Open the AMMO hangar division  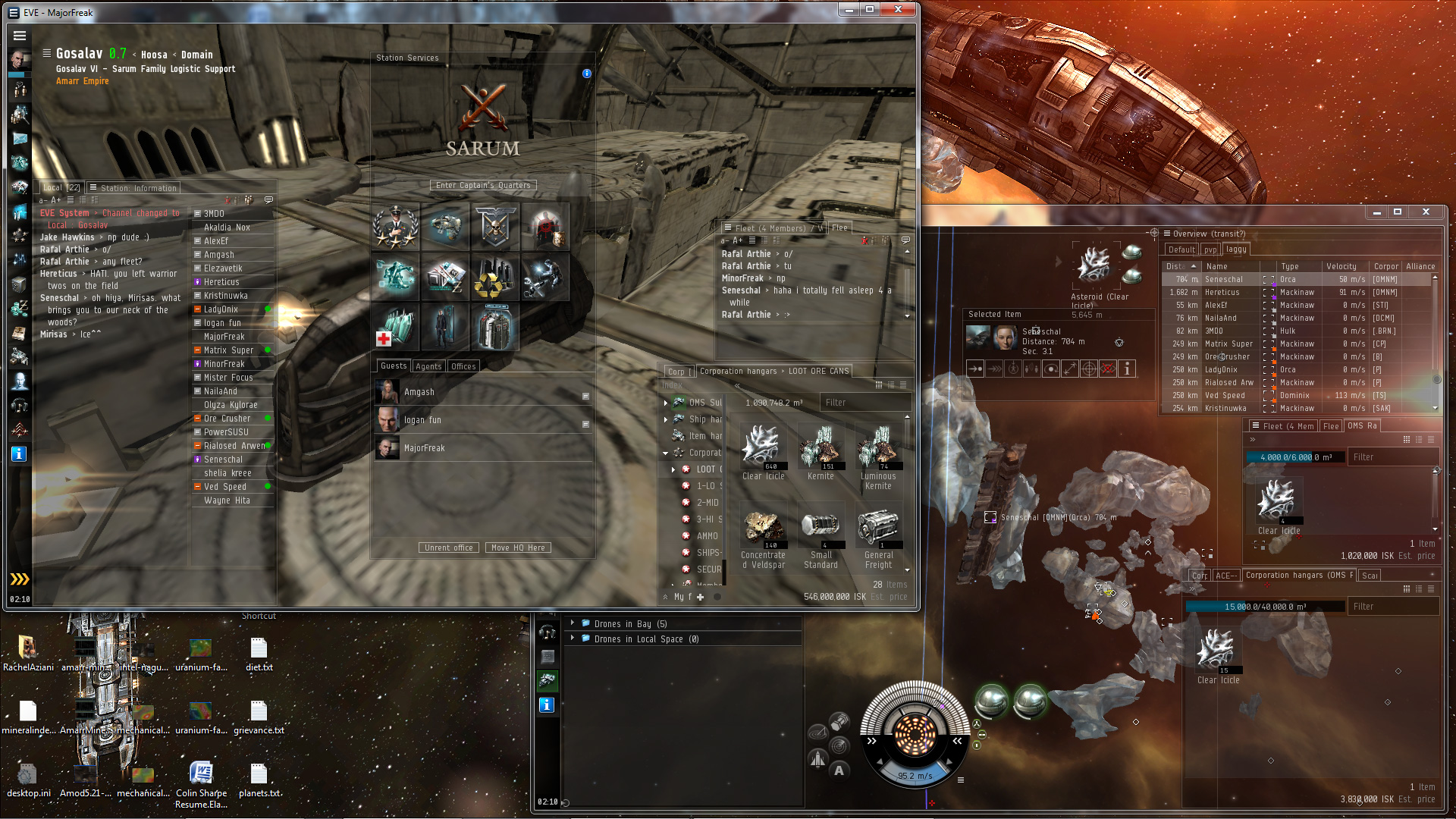coord(707,536)
